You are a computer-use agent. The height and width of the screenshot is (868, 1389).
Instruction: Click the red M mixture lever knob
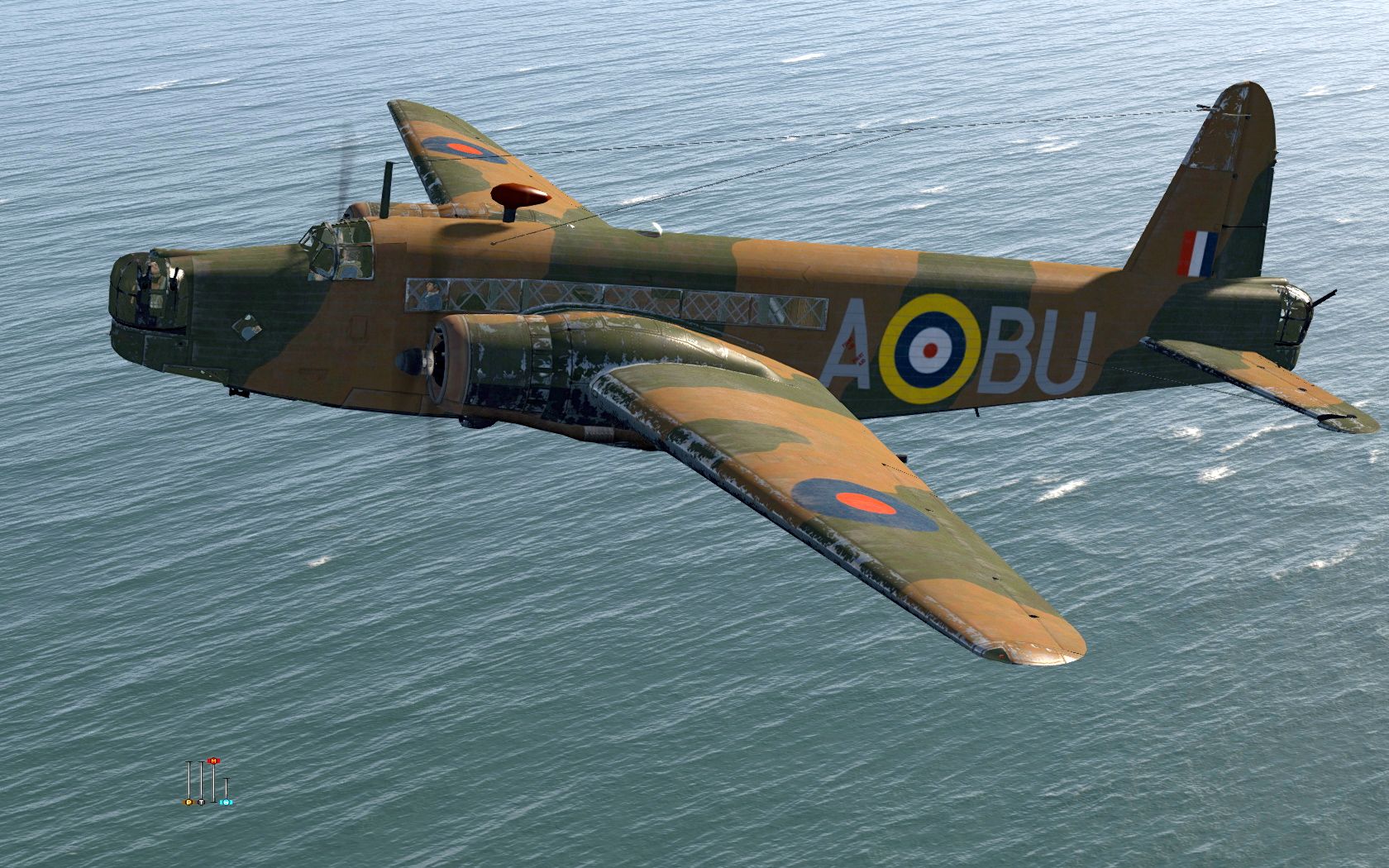214,761
